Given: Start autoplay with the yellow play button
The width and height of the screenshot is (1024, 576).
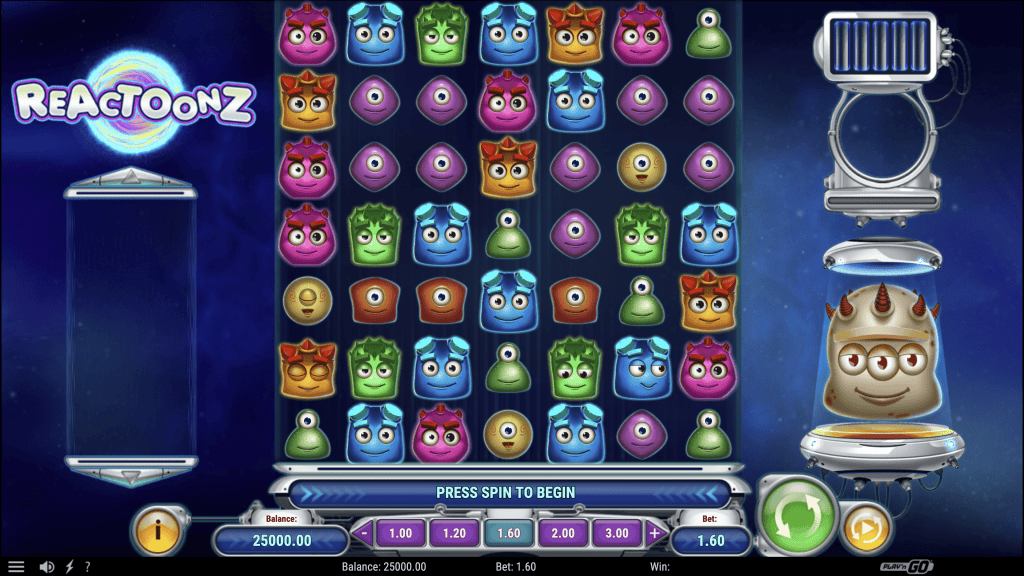Looking at the screenshot, I should pos(866,528).
